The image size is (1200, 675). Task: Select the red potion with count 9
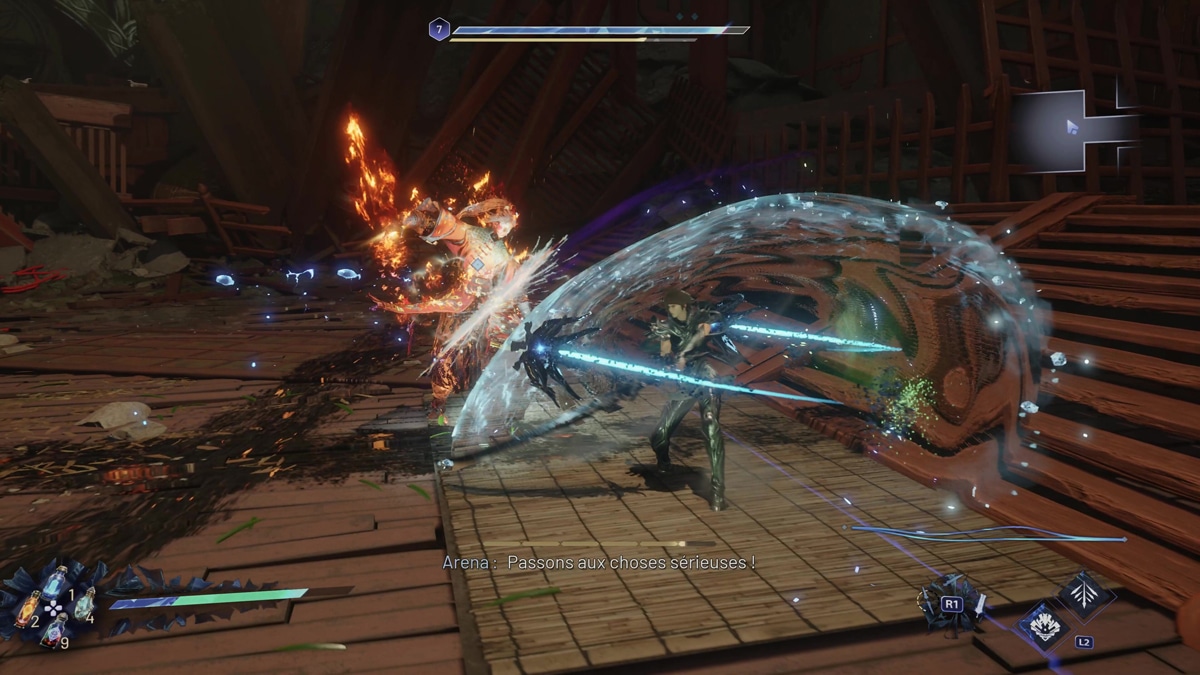point(54,630)
